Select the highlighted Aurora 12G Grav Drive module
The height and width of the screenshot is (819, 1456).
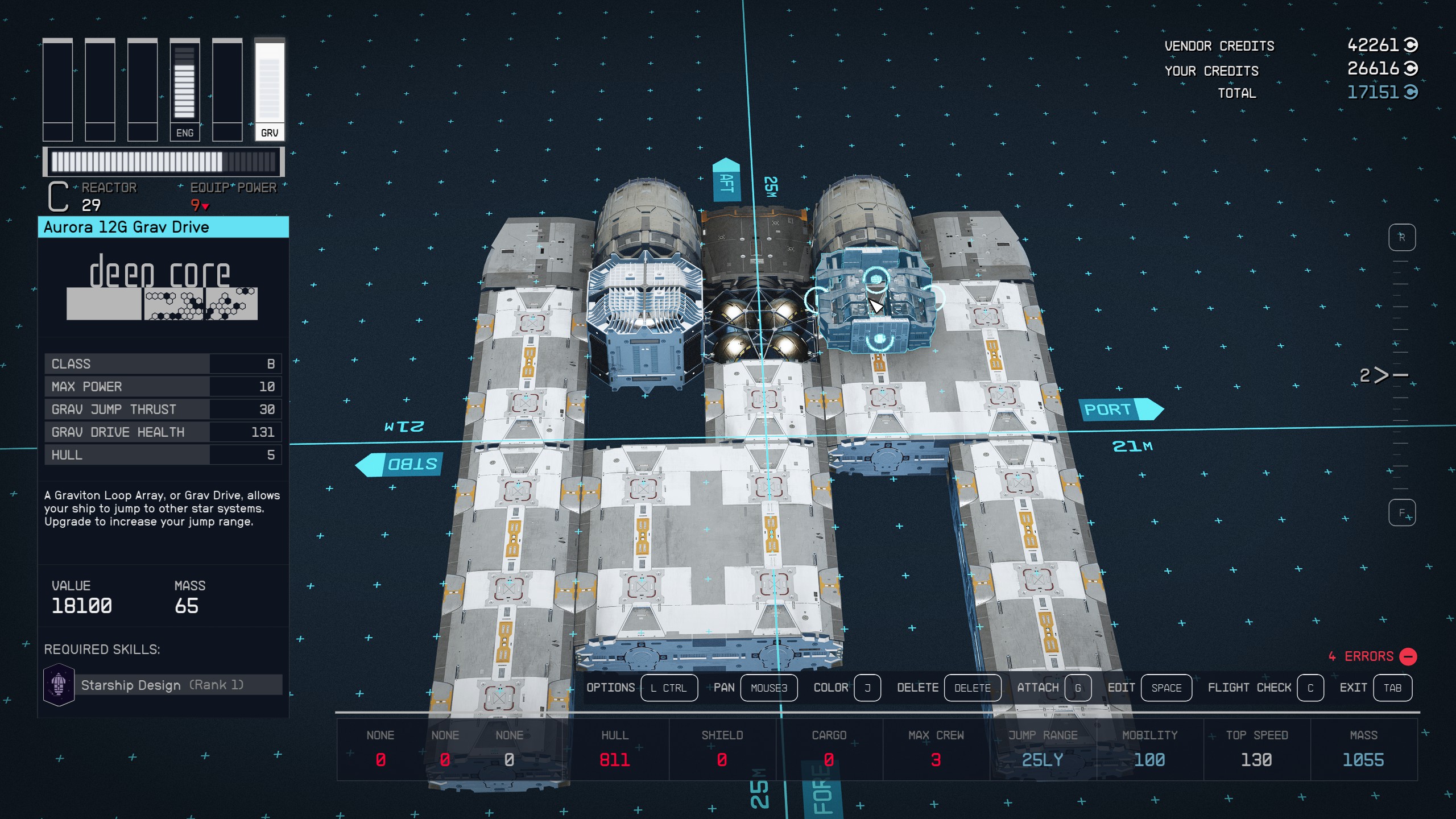pos(876,301)
